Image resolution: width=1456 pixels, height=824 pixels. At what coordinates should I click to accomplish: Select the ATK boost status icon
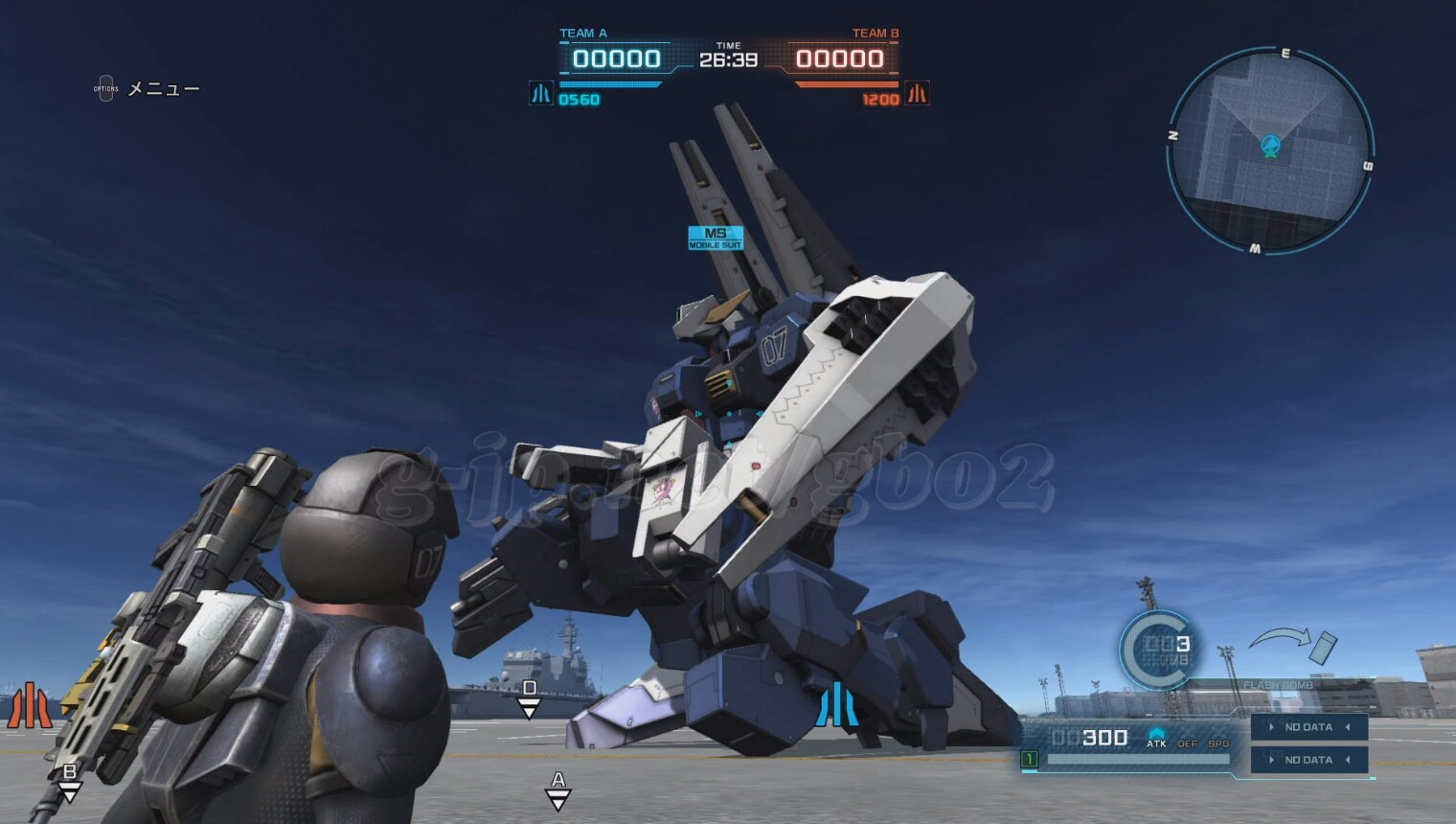click(1156, 738)
